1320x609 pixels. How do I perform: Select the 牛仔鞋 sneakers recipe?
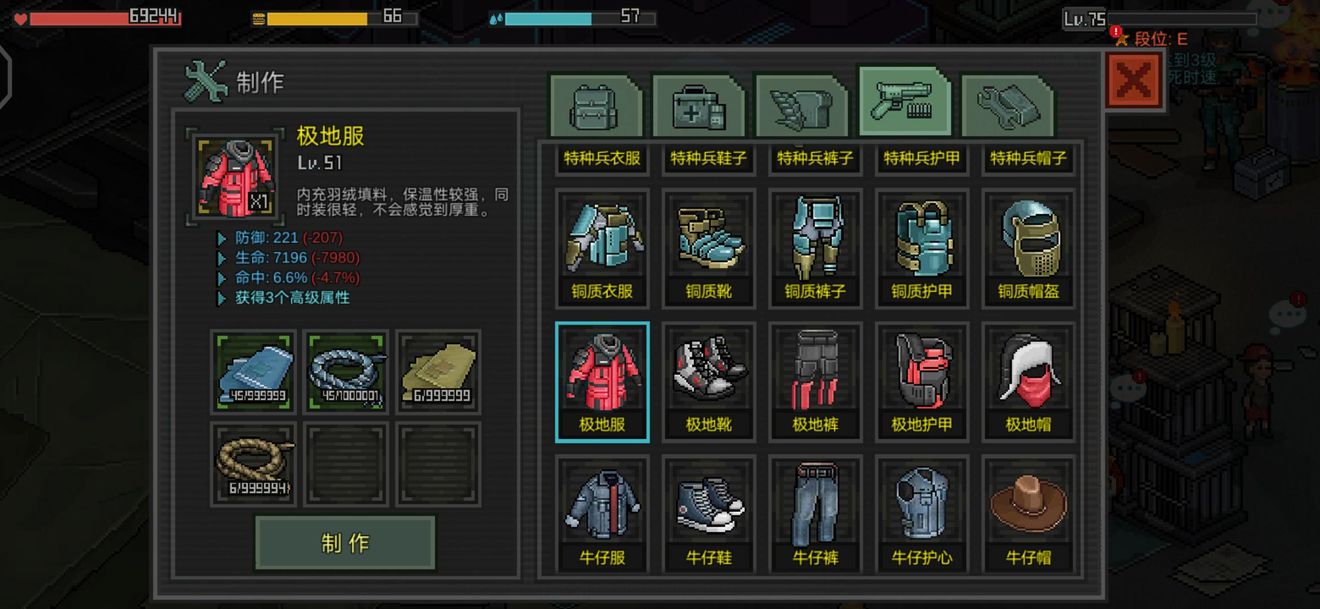point(709,514)
